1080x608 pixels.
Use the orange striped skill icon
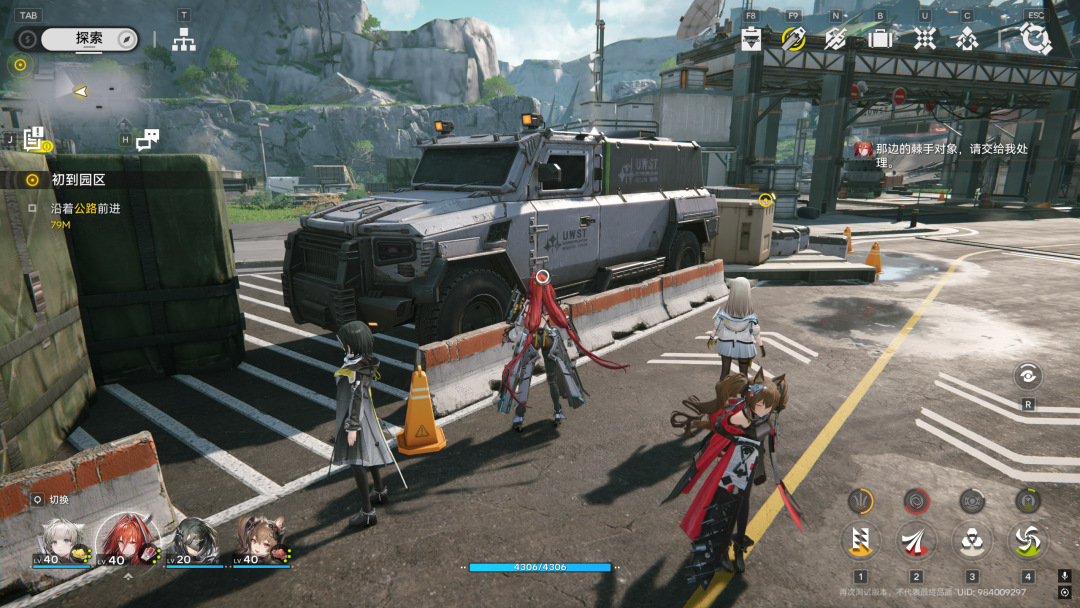[x=860, y=540]
